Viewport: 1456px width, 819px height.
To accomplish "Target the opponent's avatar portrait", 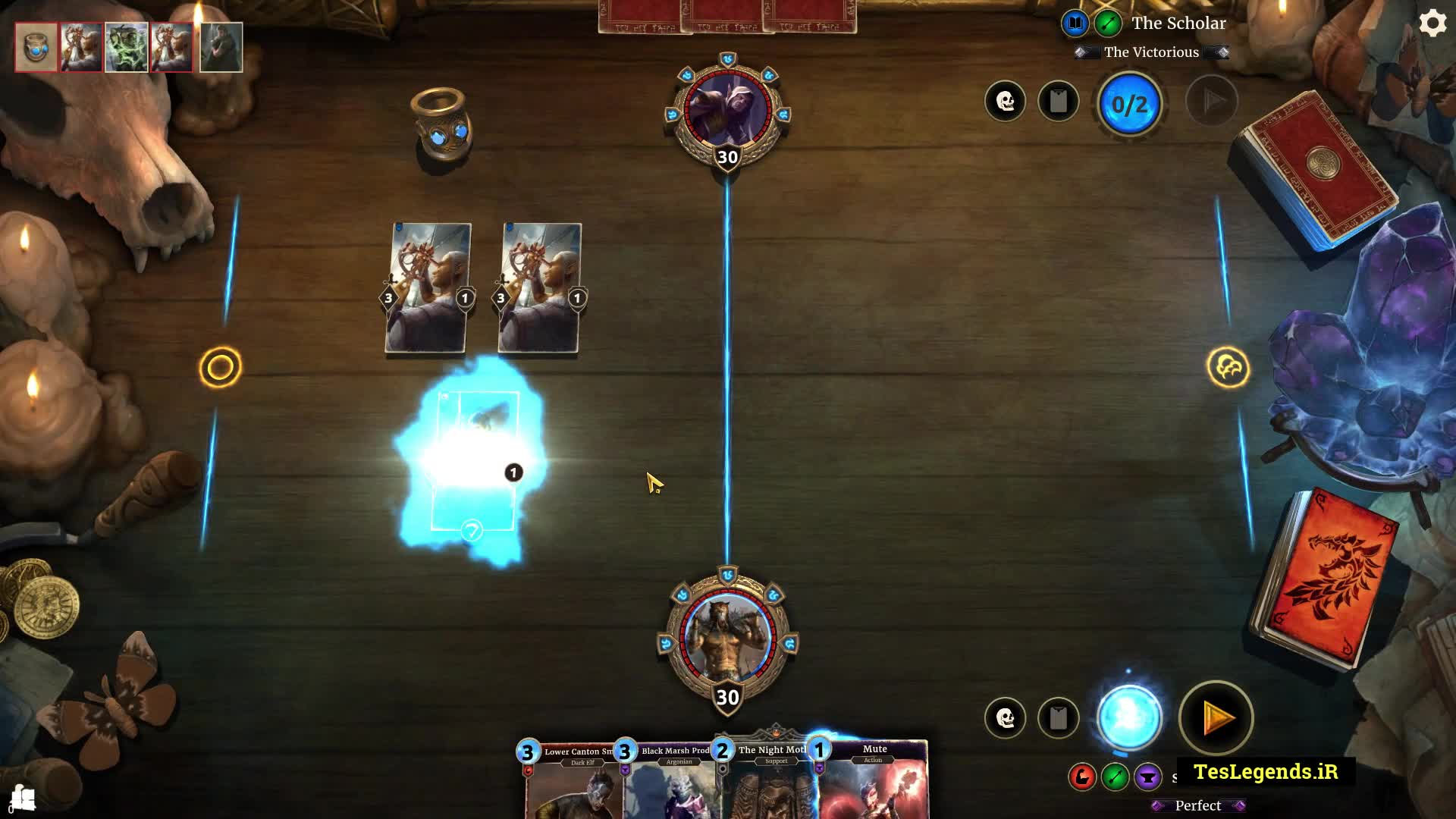I will pyautogui.click(x=727, y=110).
